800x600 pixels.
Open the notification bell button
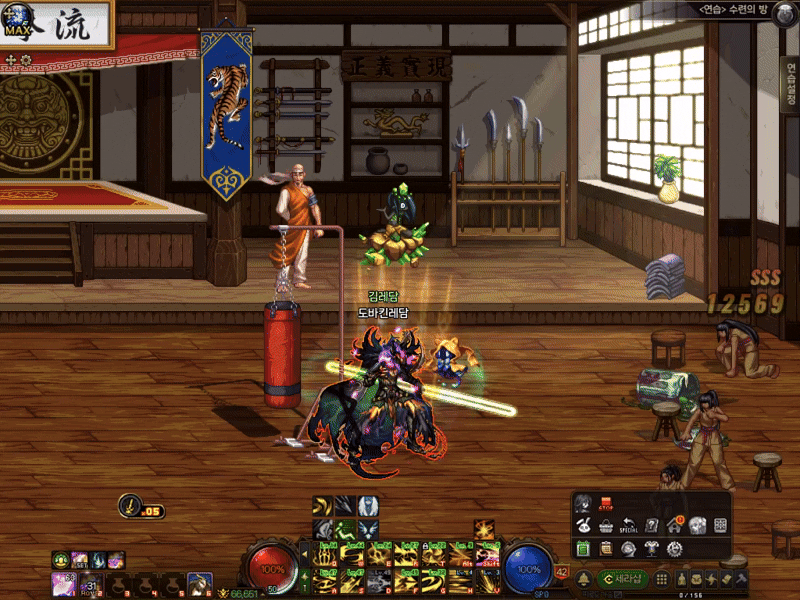click(584, 578)
